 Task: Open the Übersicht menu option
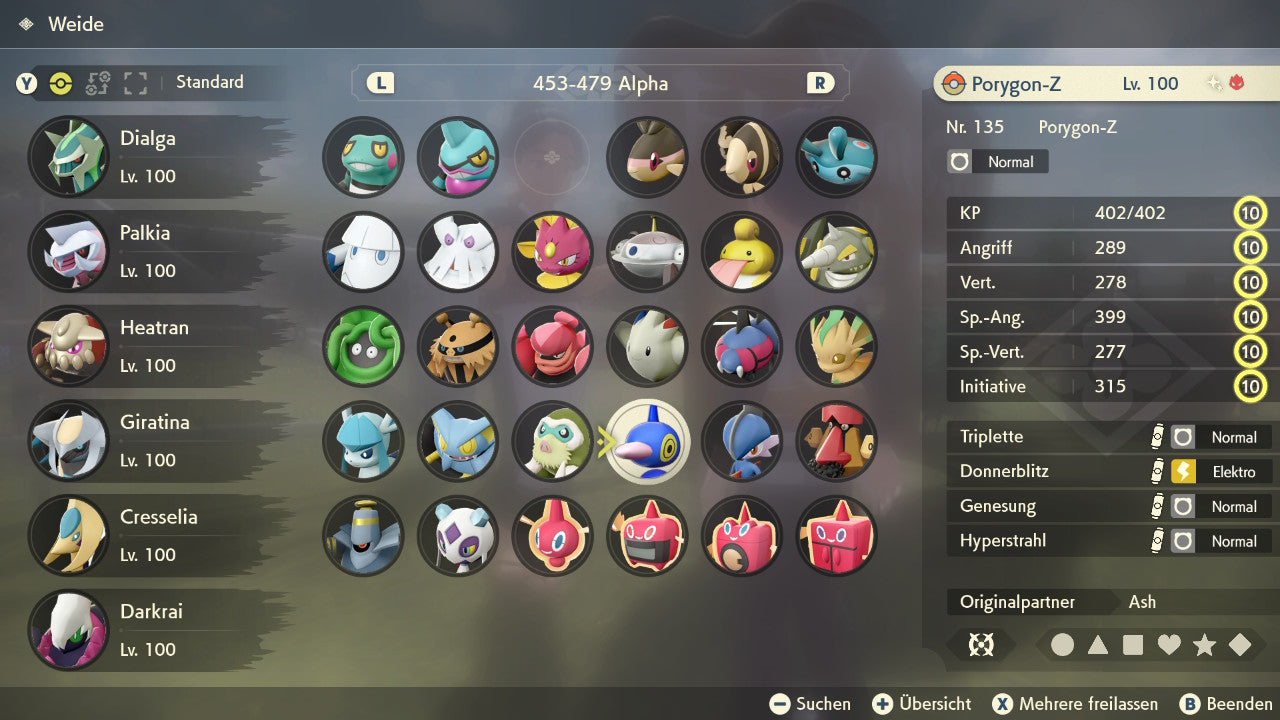tap(921, 703)
